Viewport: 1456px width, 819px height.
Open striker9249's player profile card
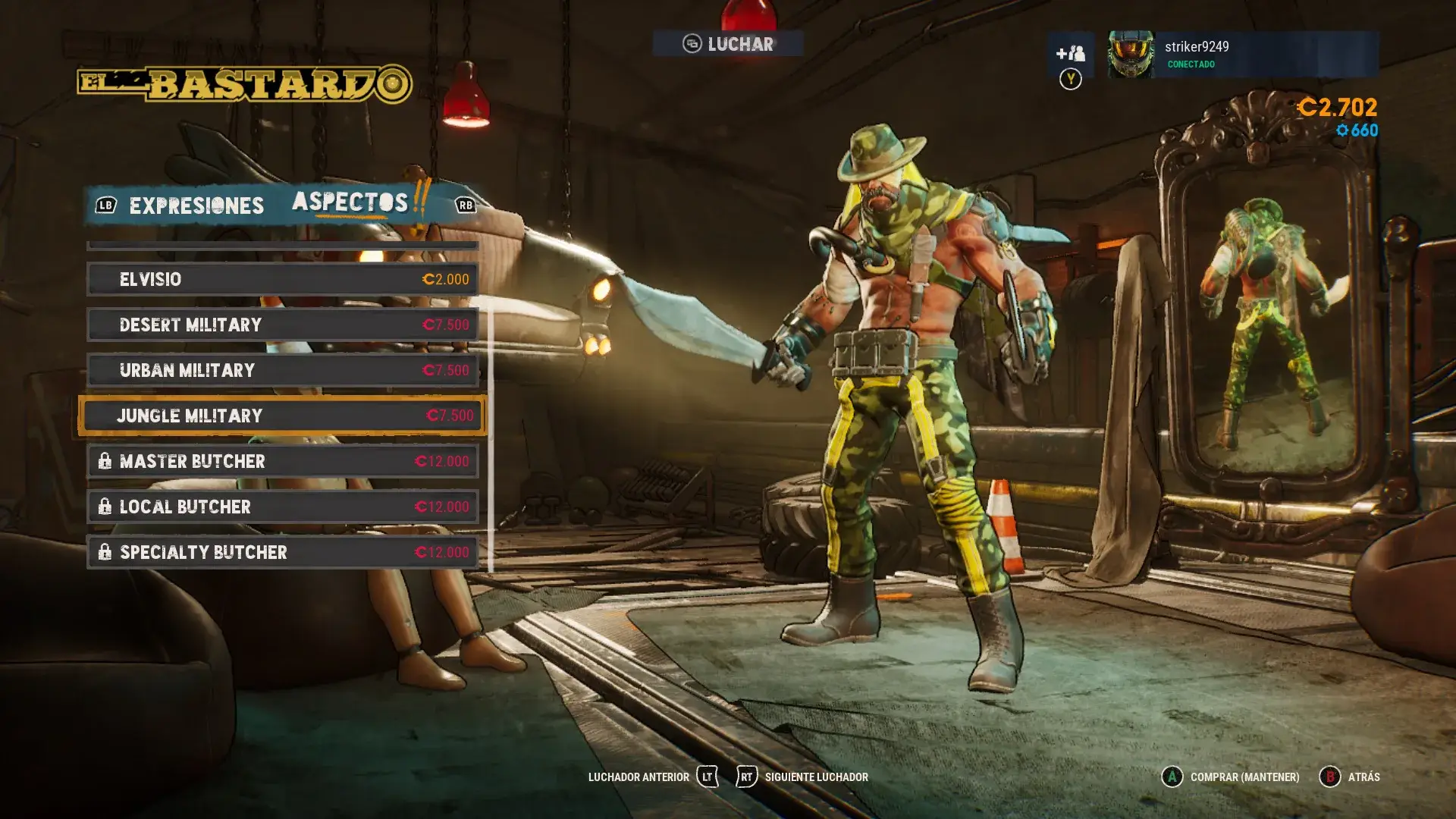pos(1242,54)
